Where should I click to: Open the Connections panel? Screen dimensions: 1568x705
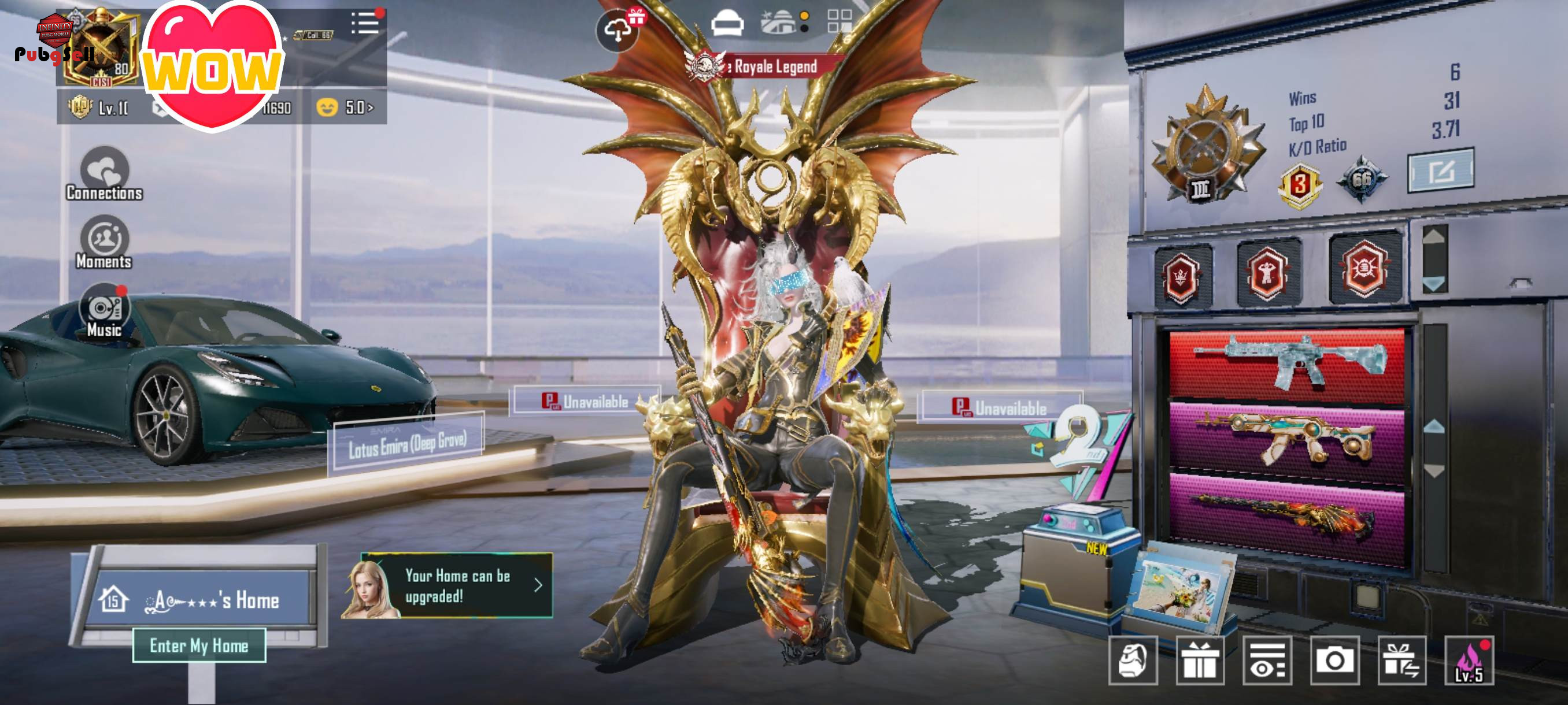[104, 174]
